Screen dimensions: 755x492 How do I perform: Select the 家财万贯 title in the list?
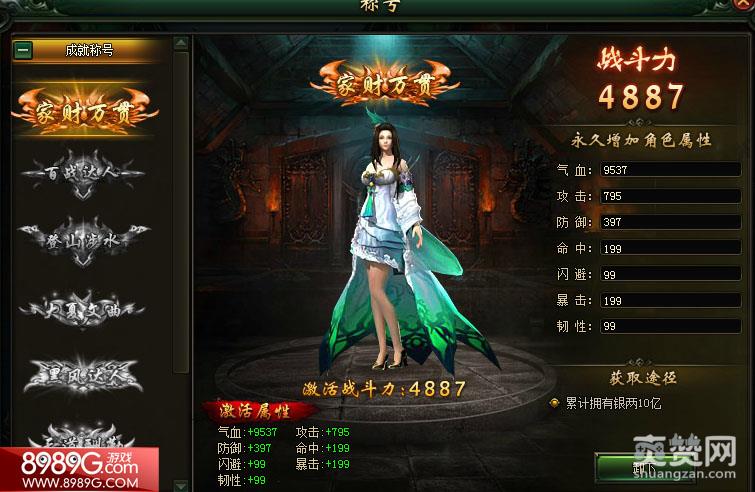(84, 110)
